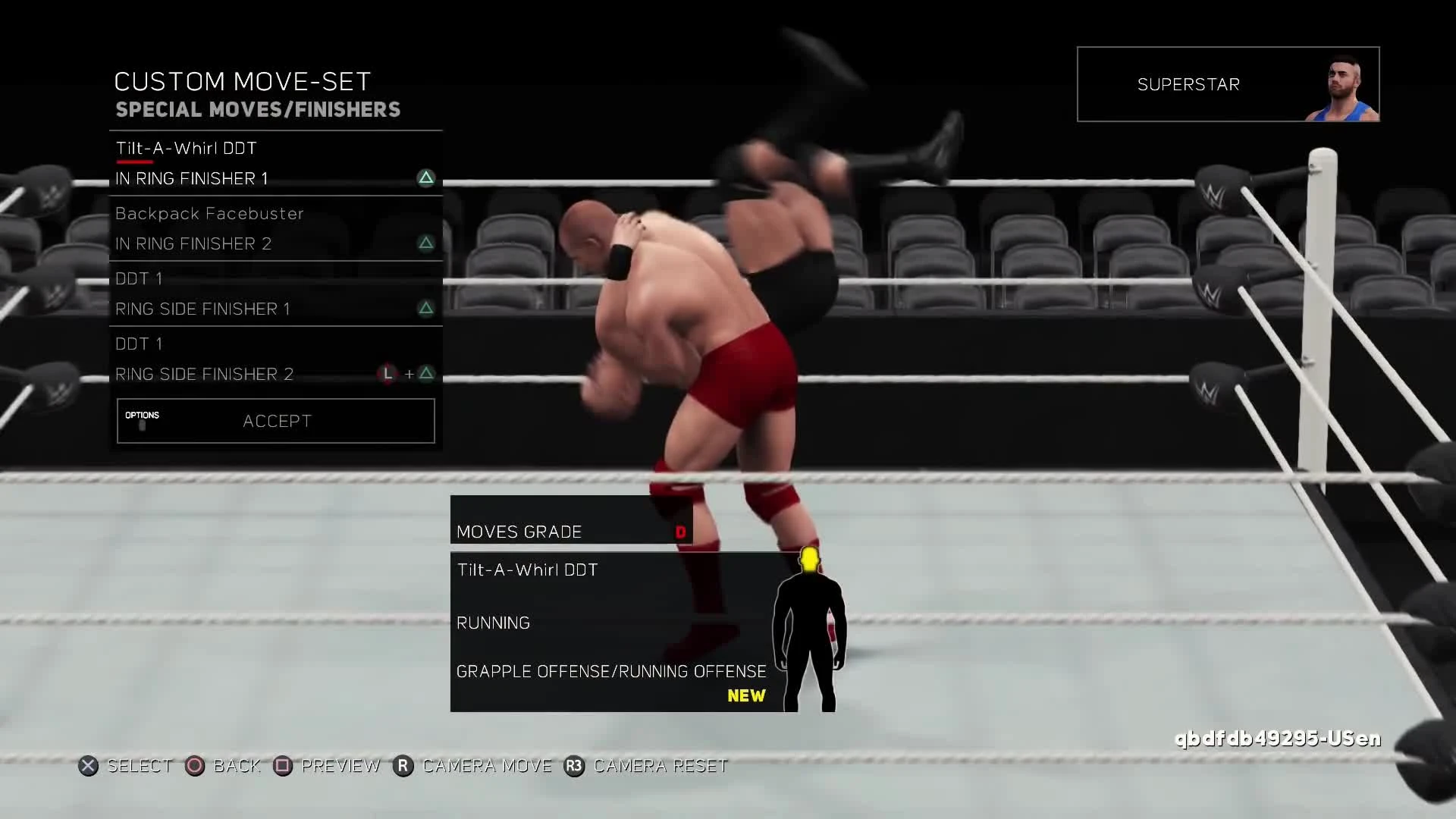This screenshot has height=819, width=1456.
Task: Click the X Select icon in the bottom bar
Action: (x=89, y=766)
